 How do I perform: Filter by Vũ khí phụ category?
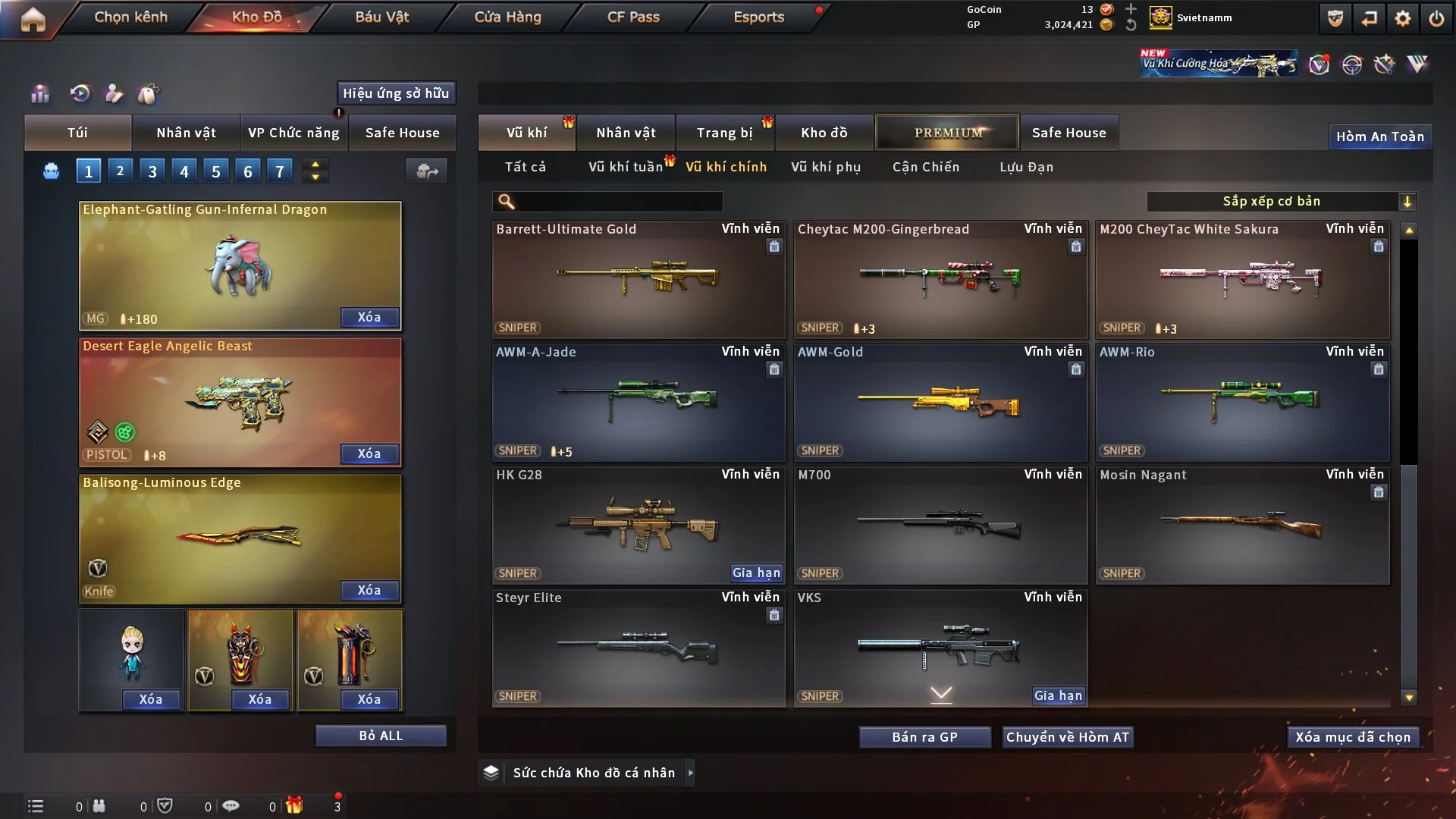(826, 167)
